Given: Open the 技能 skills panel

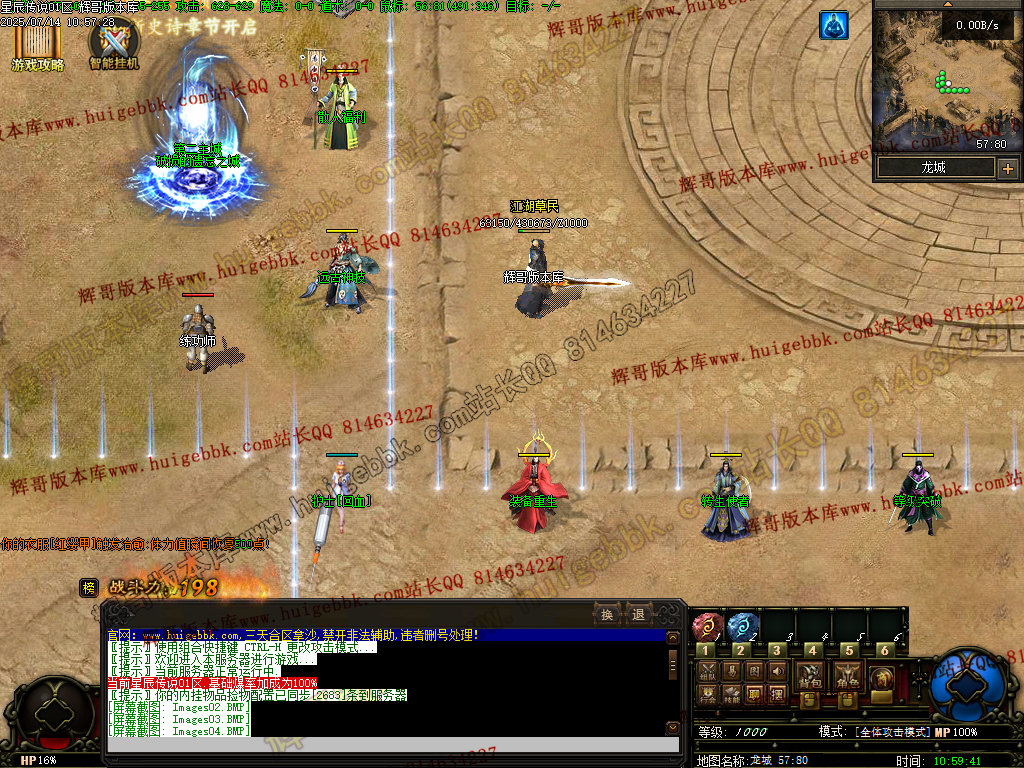Looking at the screenshot, I should [733, 695].
